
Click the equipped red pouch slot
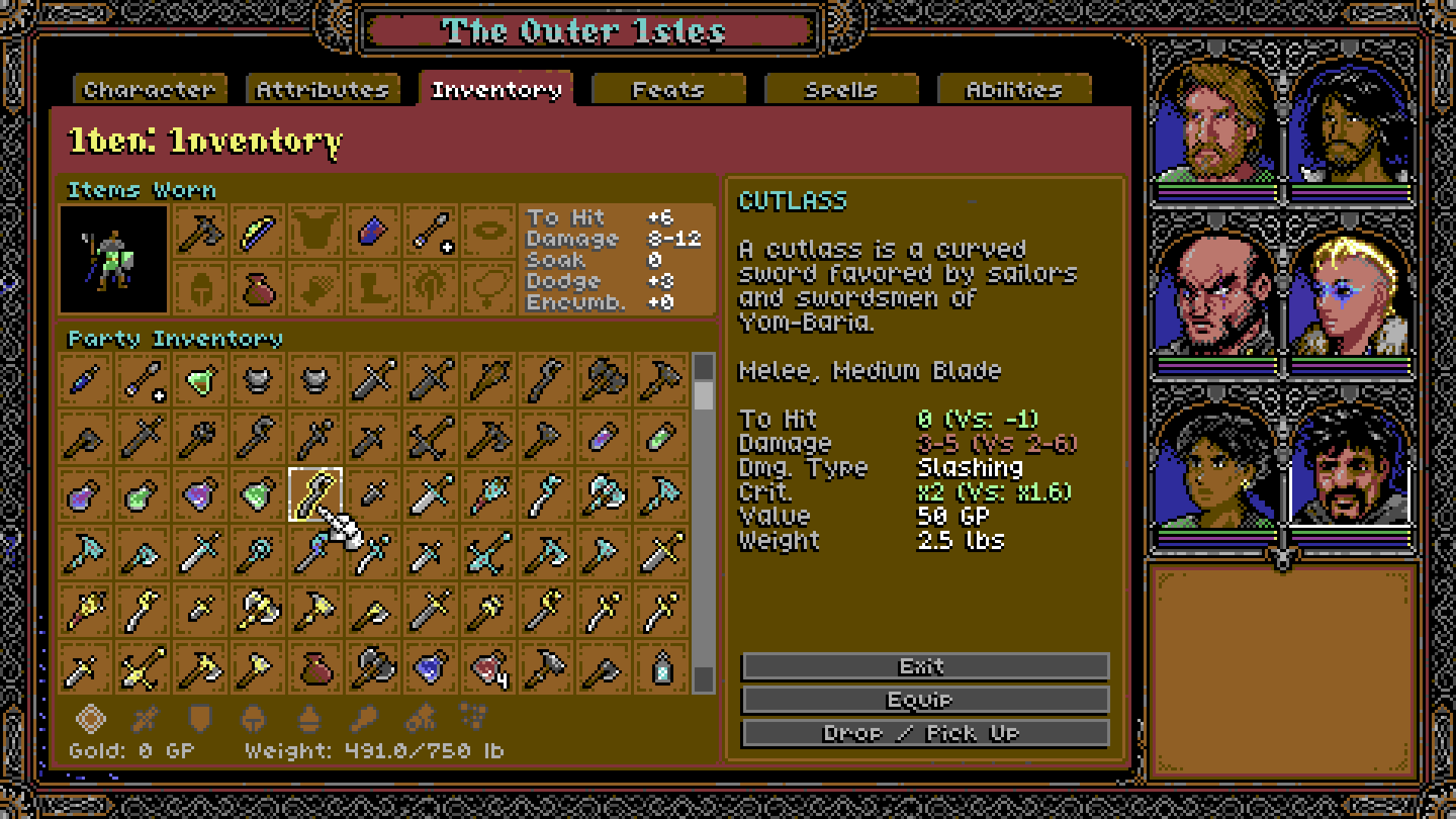257,289
